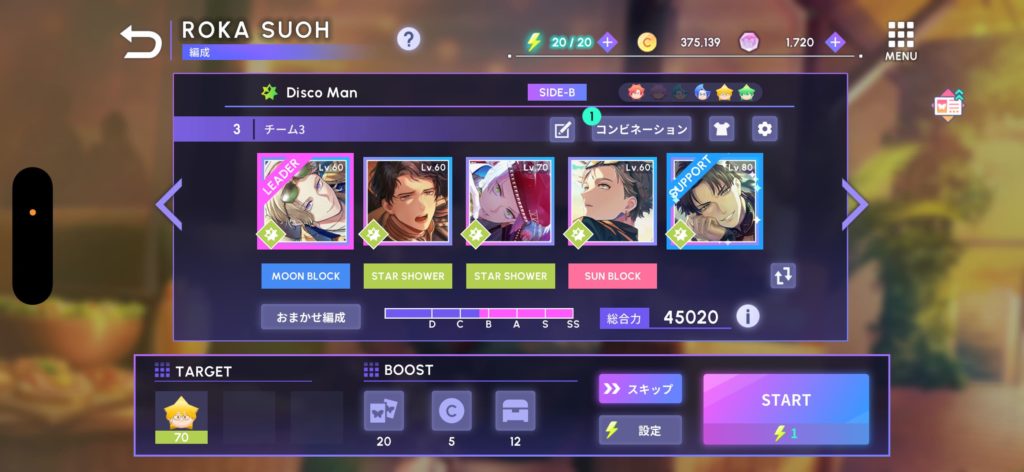Viewport: 1024px width, 472px height.
Task: Start the Disco Man stage
Action: pyautogui.click(x=785, y=408)
